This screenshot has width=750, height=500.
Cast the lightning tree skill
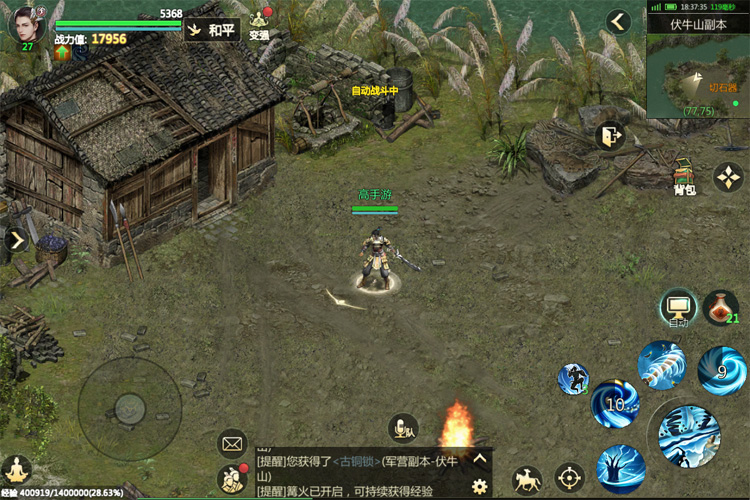tap(621, 467)
